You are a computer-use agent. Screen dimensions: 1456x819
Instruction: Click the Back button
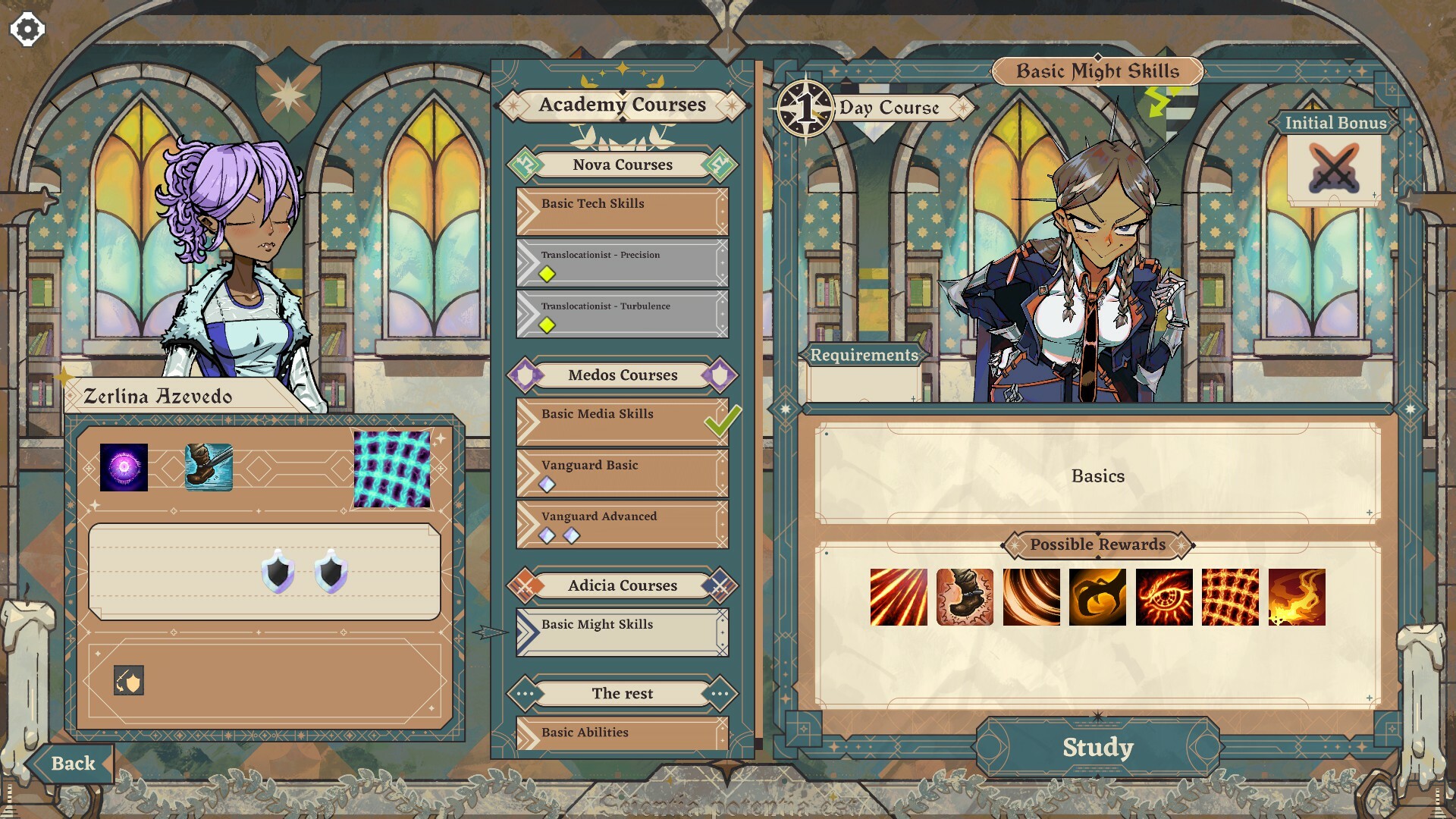tap(73, 763)
